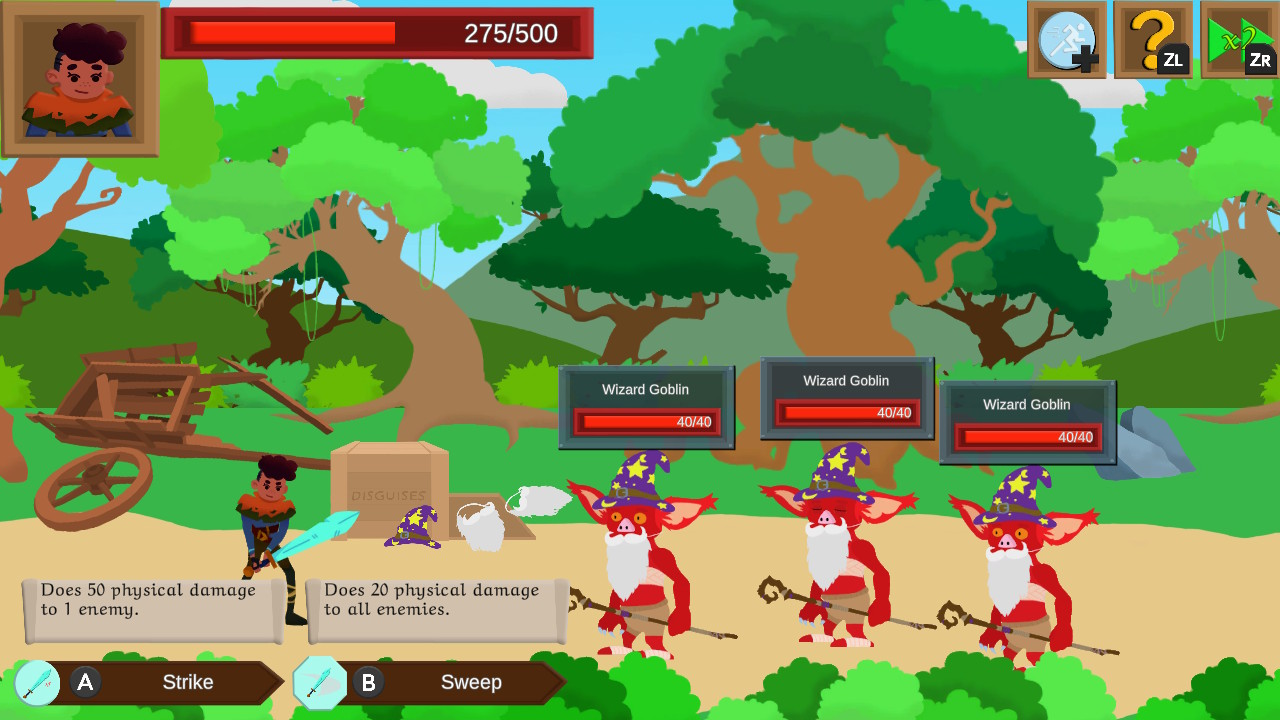
Task: Click the 275/500 health bar
Action: 380,32
